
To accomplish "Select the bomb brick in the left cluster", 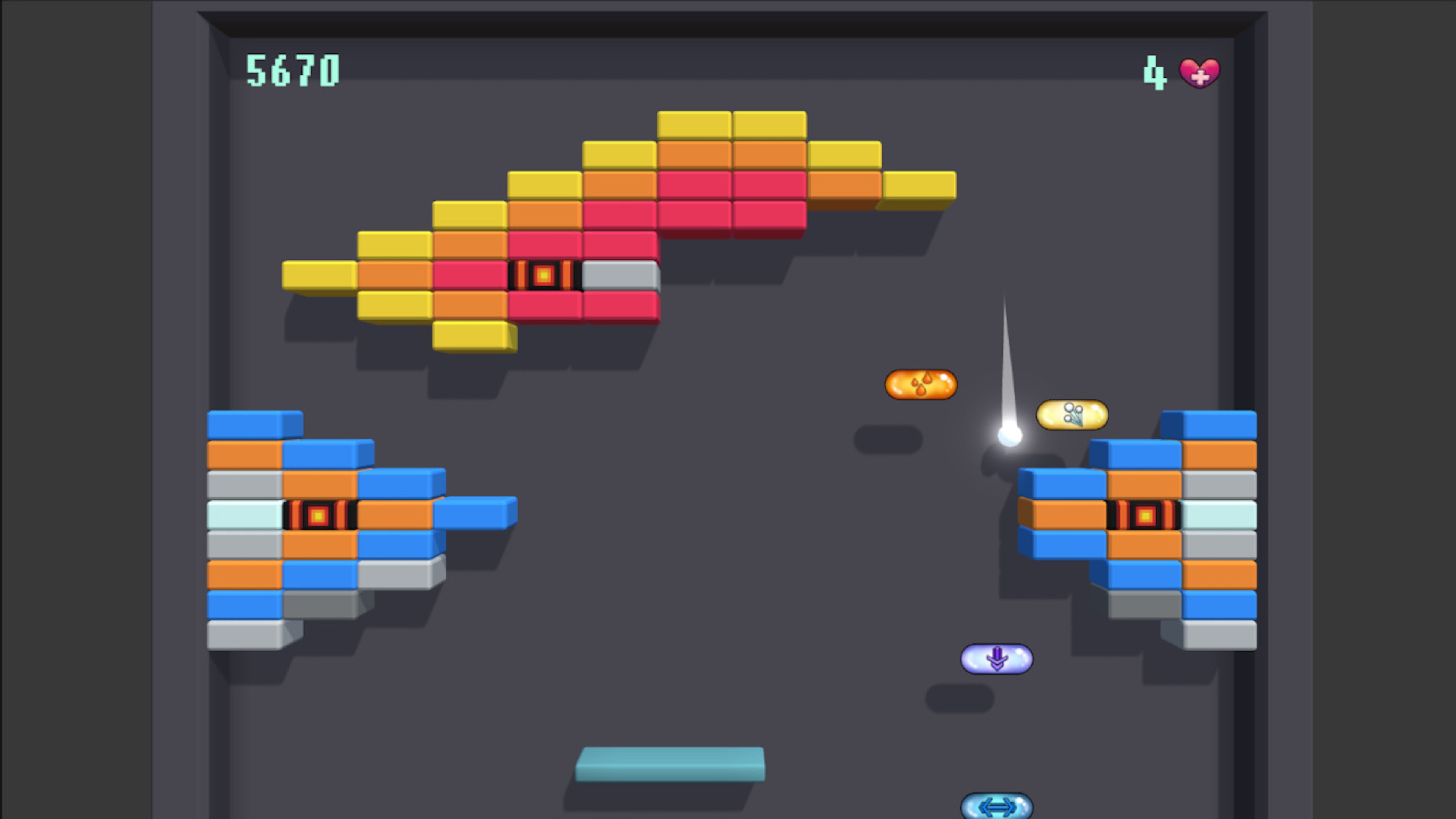I will pyautogui.click(x=320, y=515).
